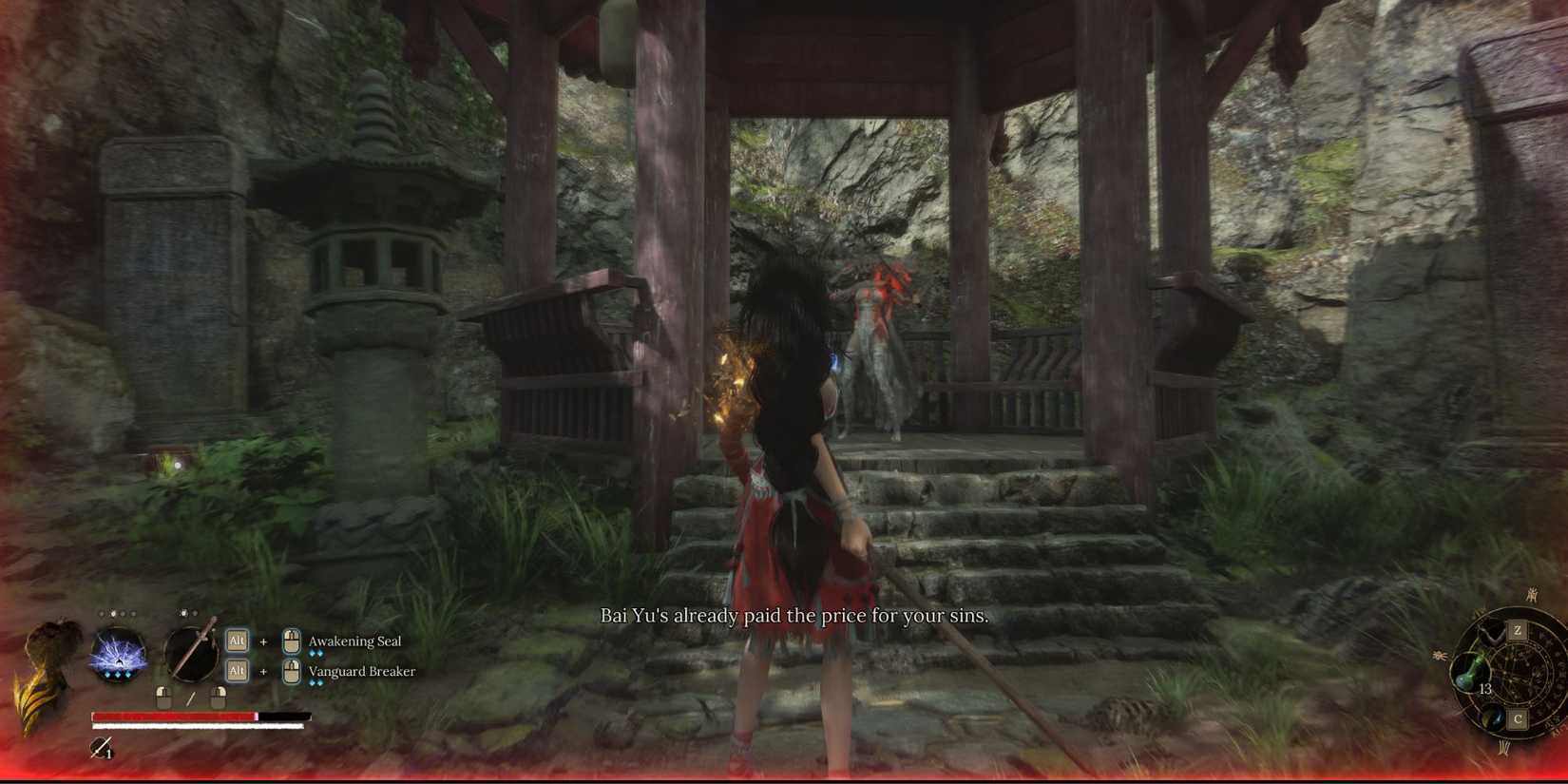Click the subtitle text about Bai Yu

point(796,616)
